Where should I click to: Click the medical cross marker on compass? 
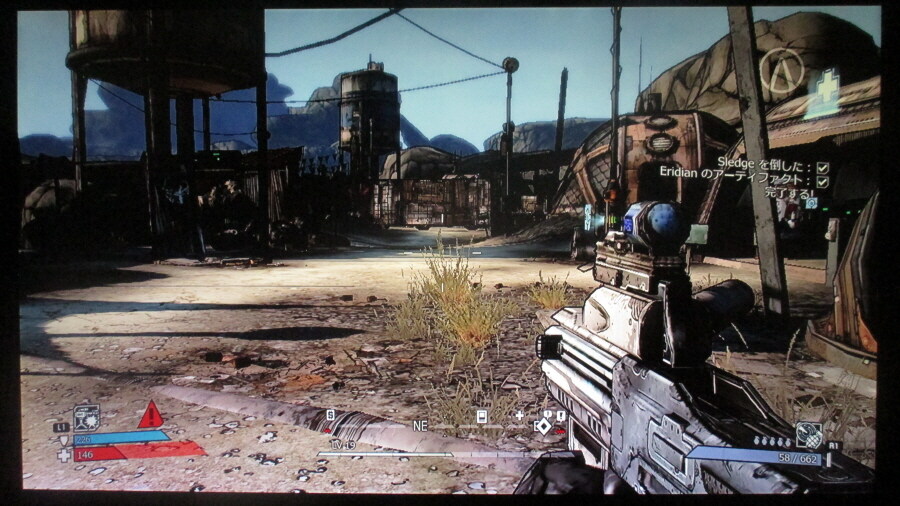tap(519, 415)
